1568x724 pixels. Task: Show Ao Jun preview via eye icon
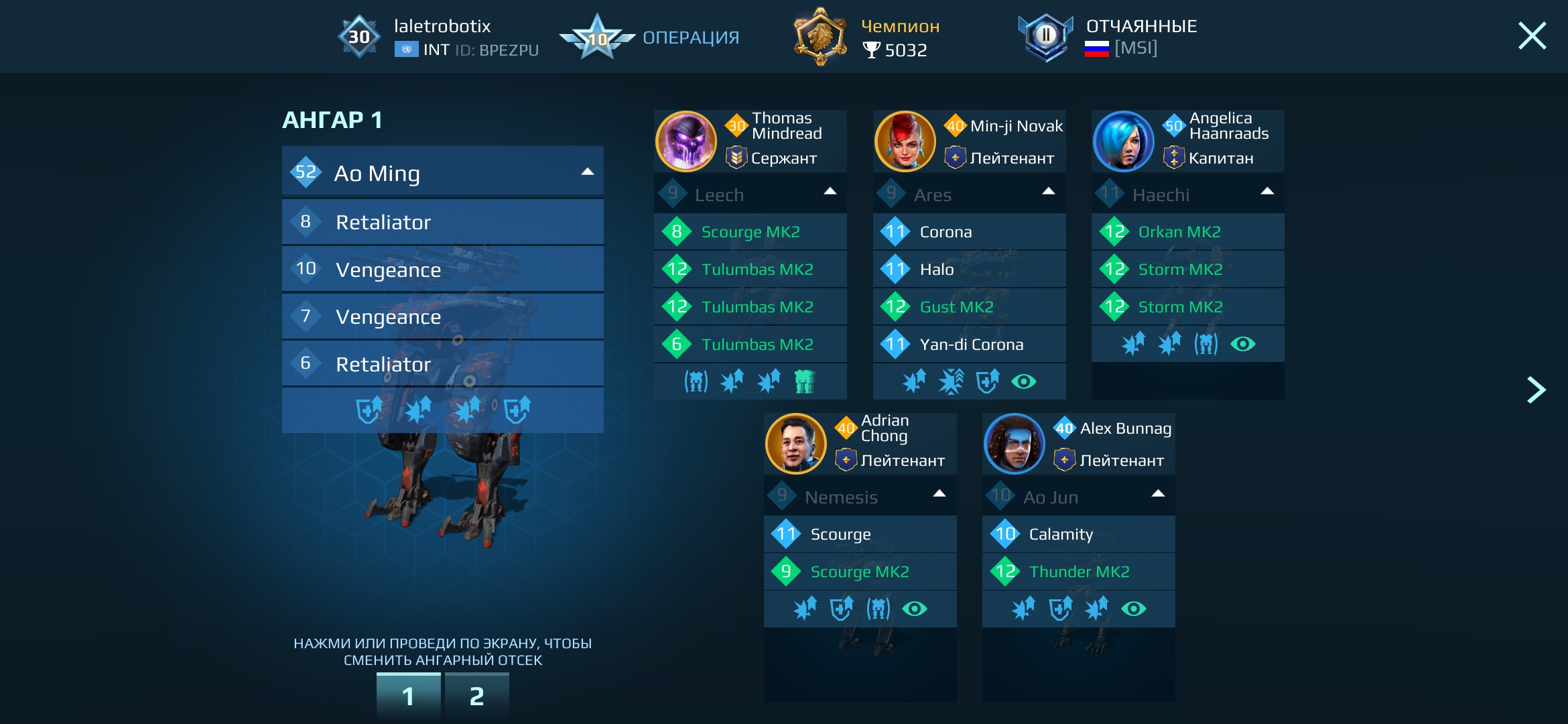coord(1134,609)
